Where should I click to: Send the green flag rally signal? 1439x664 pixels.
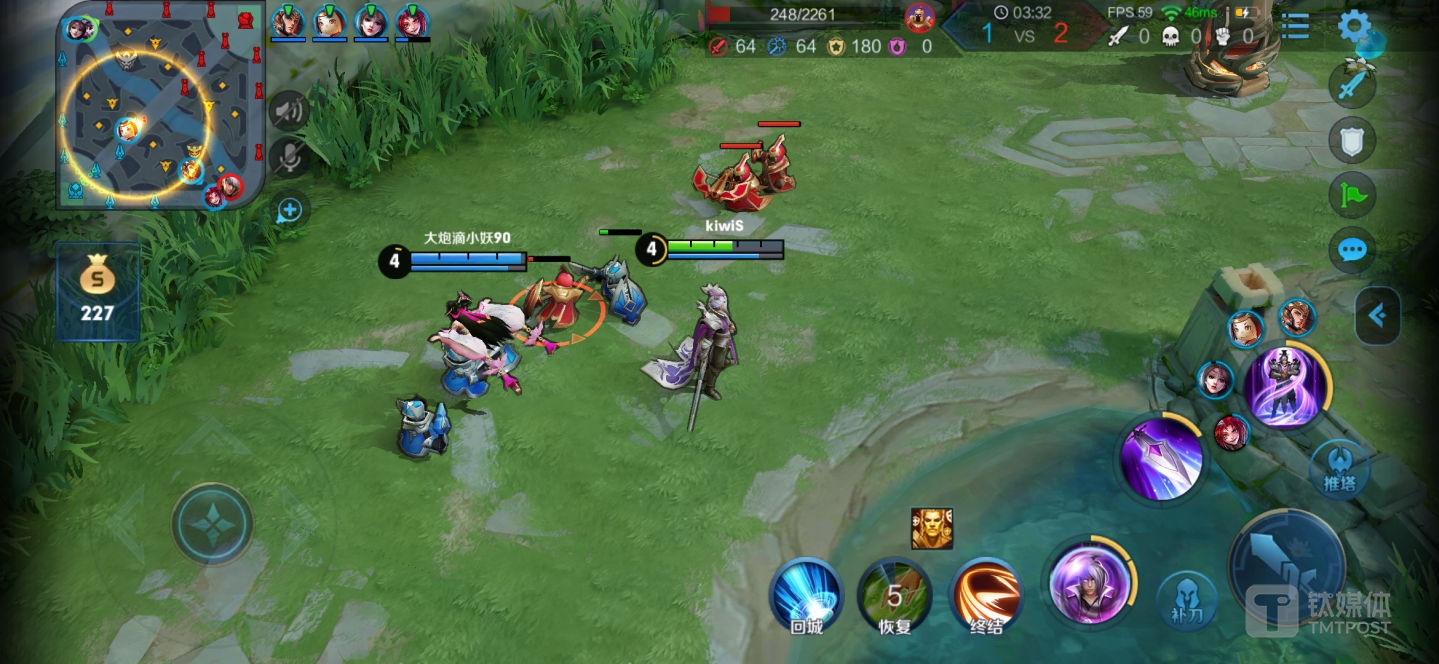(x=1352, y=195)
